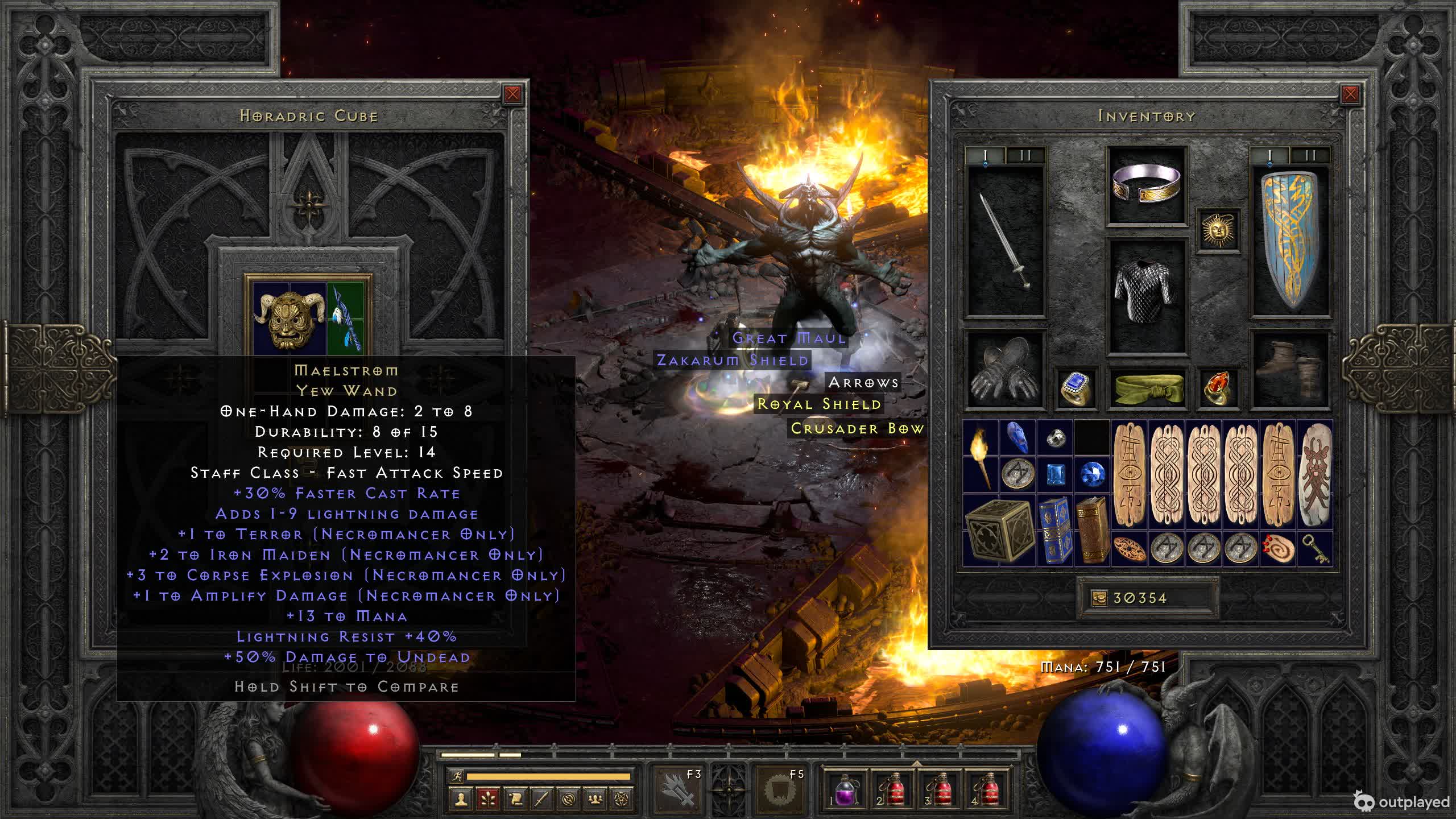Close the Horadric Cube window
Image resolution: width=1456 pixels, height=819 pixels.
(512, 94)
